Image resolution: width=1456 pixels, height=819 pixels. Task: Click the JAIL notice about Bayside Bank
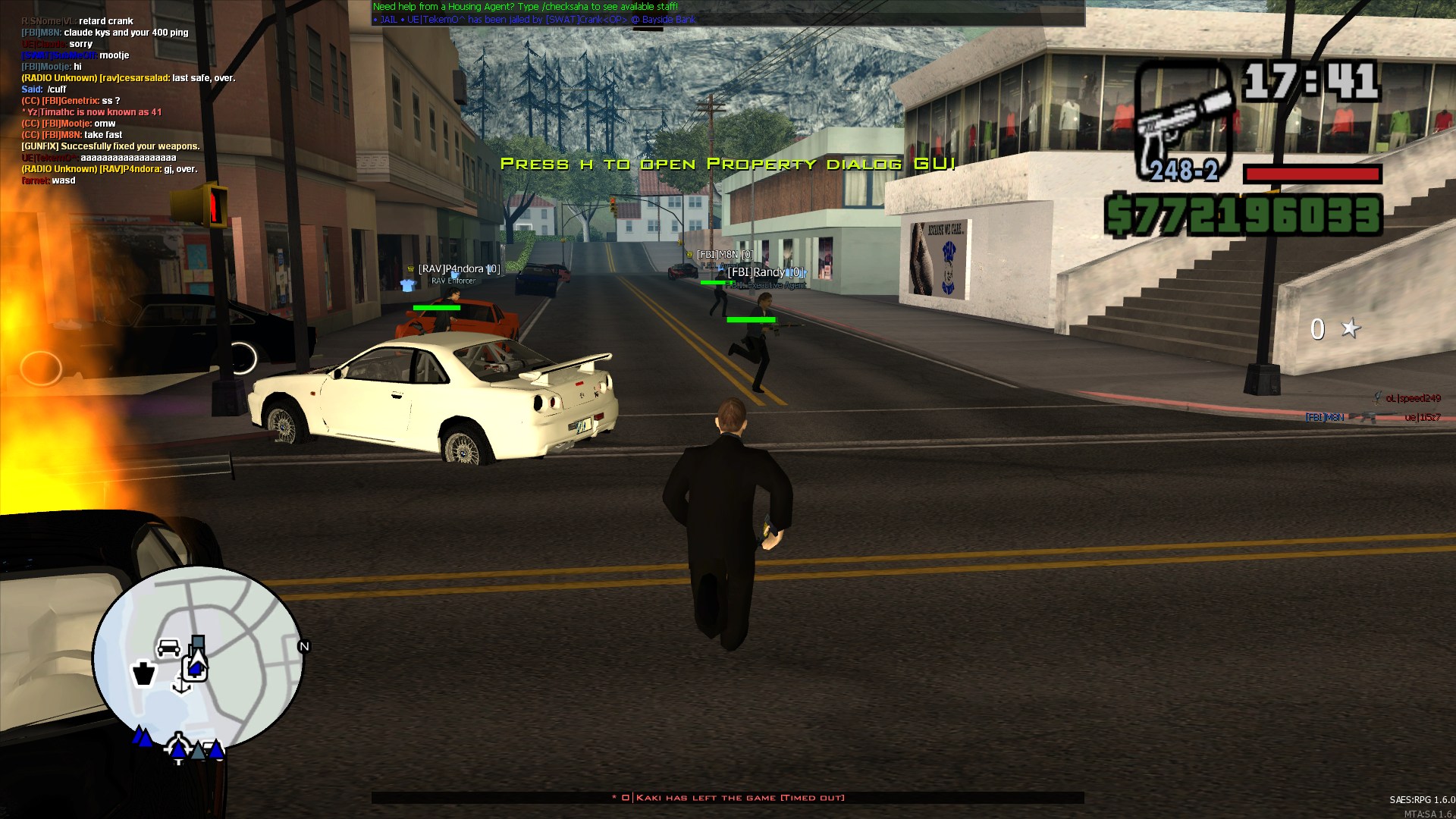tap(534, 20)
